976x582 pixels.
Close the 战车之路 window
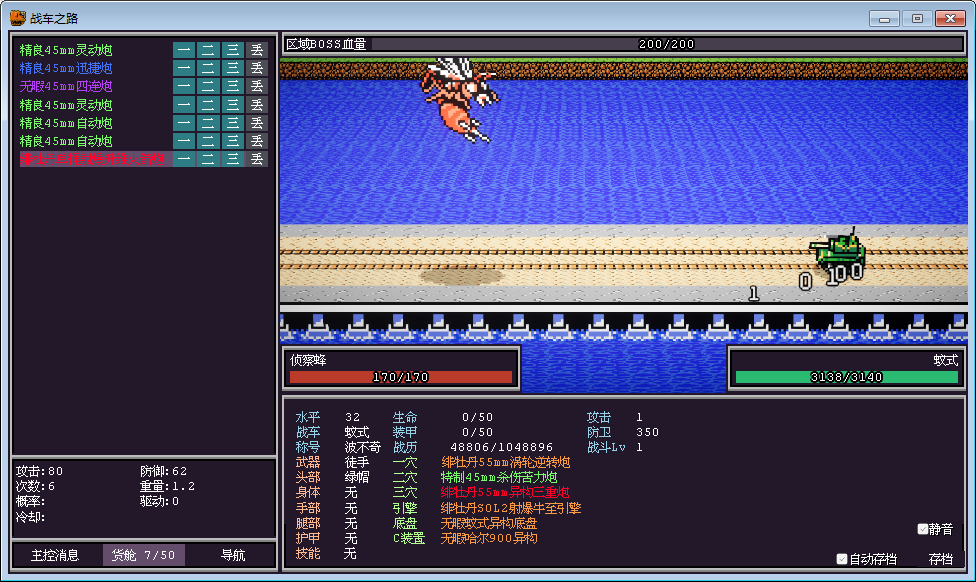pyautogui.click(x=948, y=18)
